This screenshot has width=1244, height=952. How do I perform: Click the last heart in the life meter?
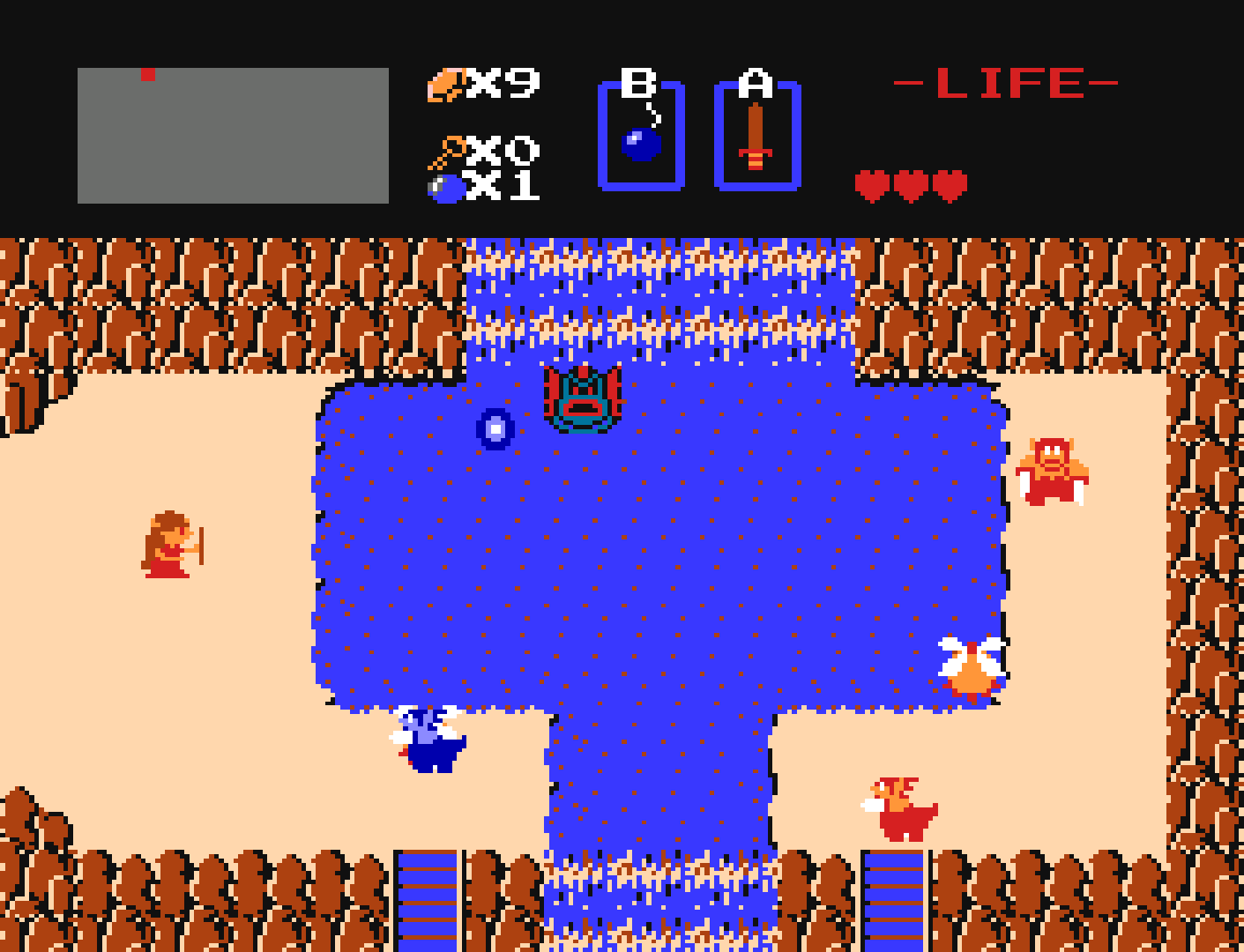tap(950, 182)
